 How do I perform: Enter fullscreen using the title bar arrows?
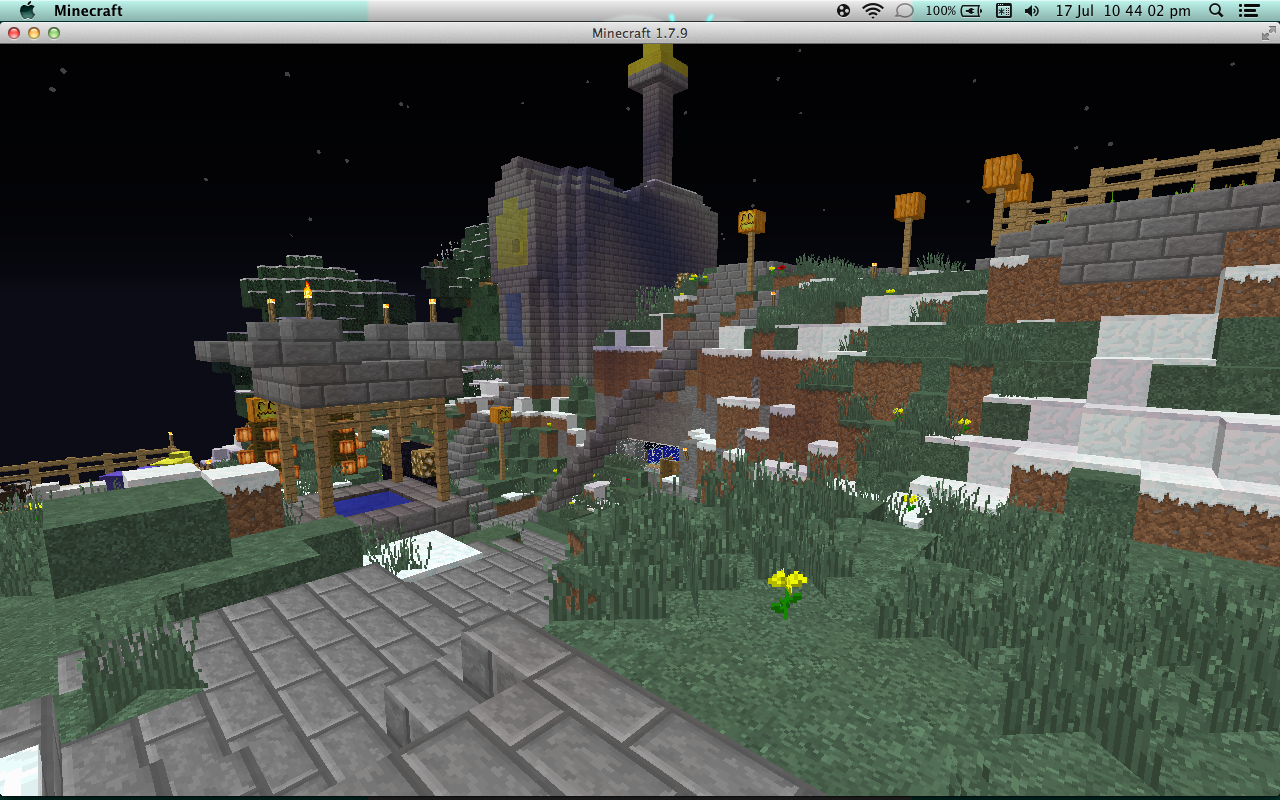point(1268,33)
